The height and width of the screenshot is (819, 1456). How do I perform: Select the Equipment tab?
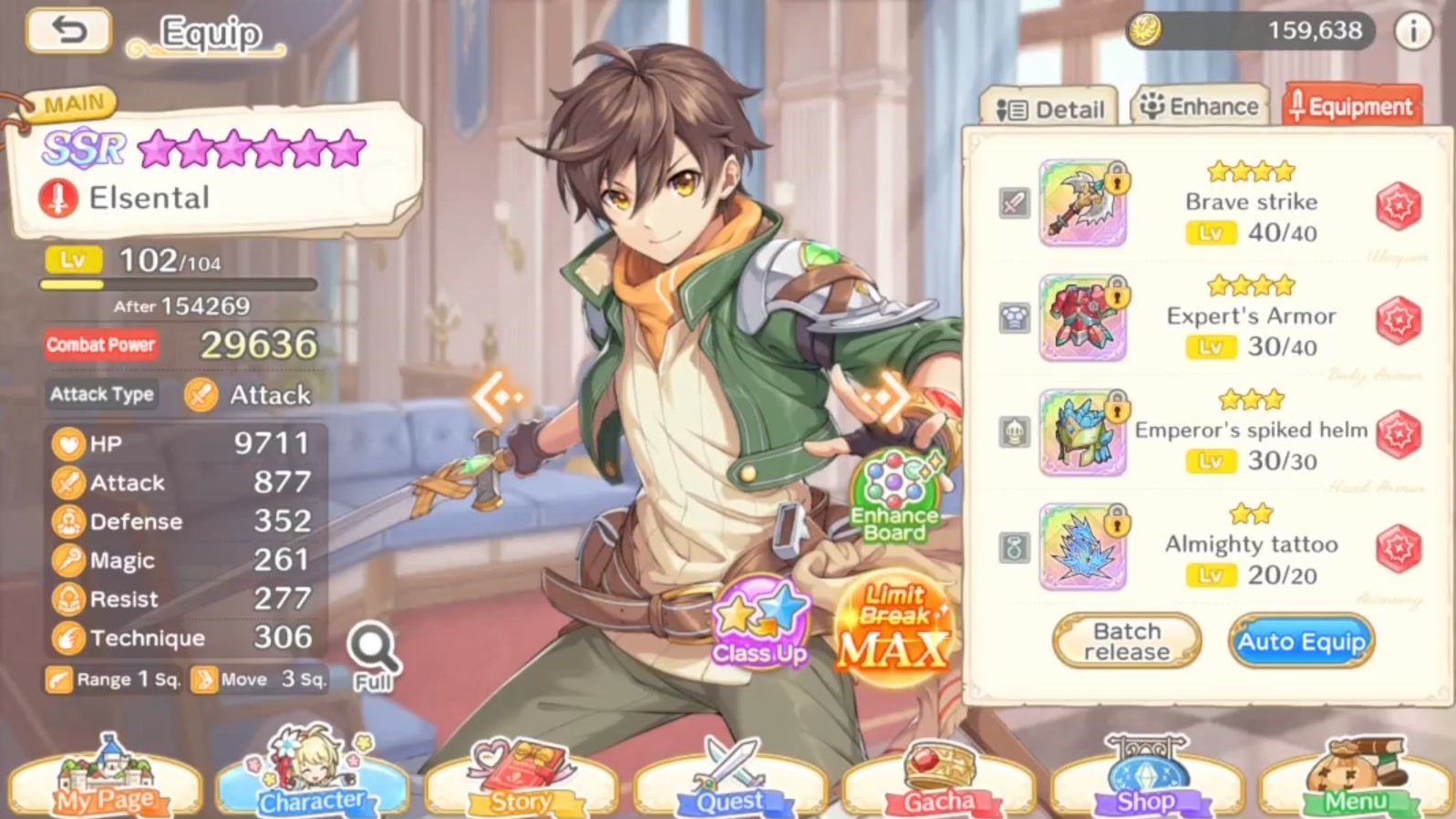(1351, 108)
